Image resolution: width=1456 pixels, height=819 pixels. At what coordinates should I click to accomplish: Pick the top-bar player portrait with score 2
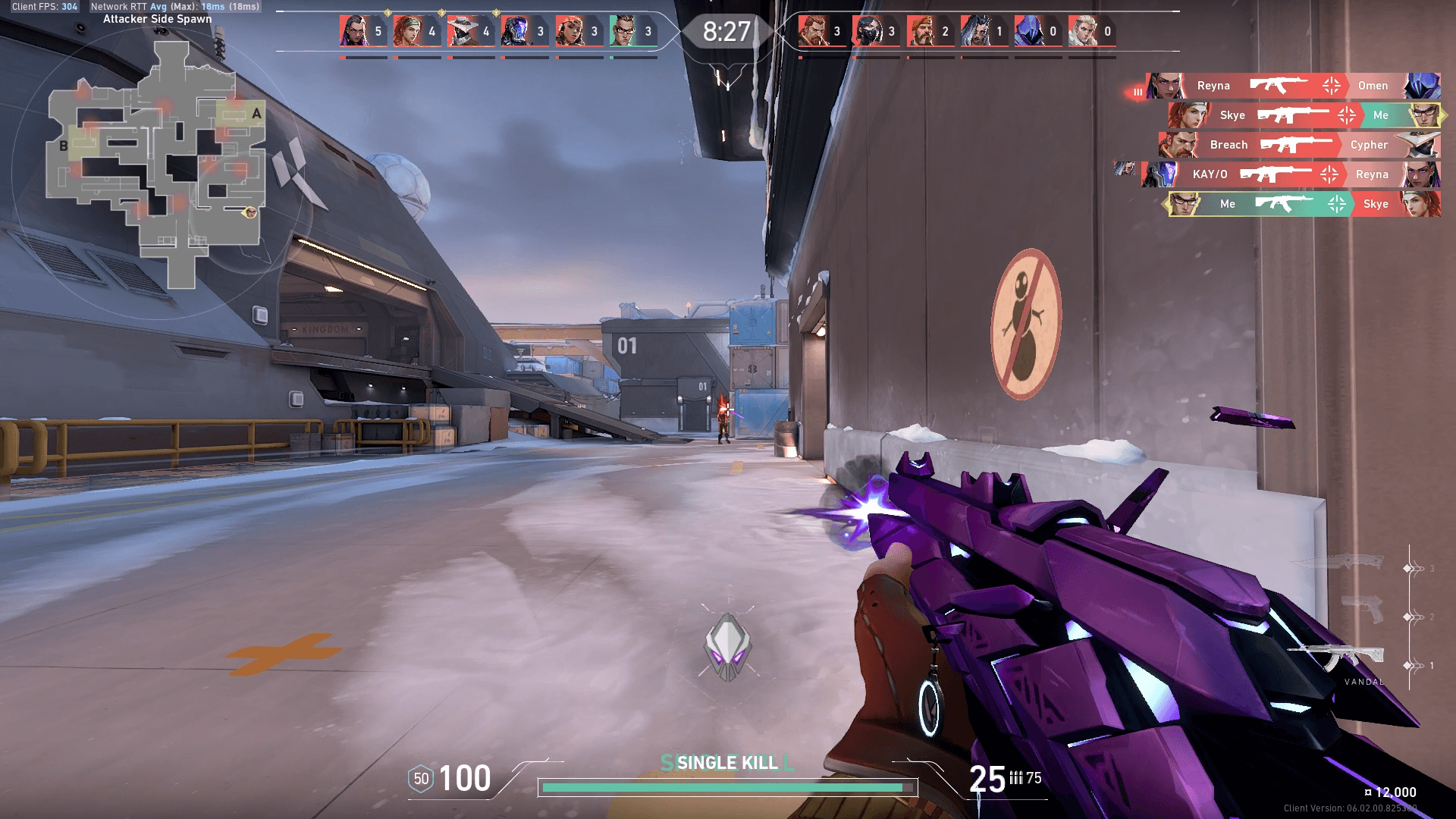[x=921, y=31]
